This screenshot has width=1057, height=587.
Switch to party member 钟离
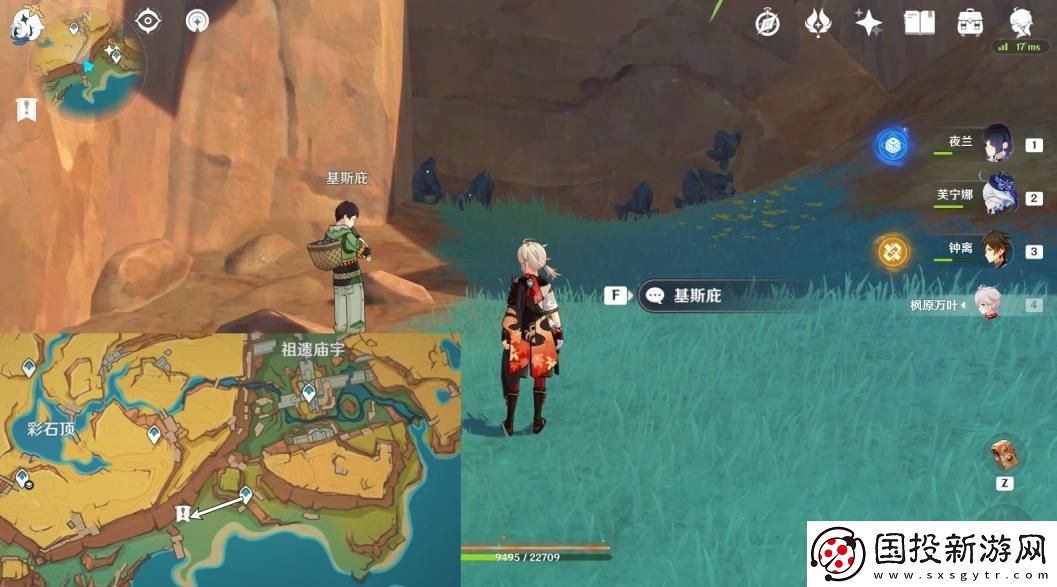tap(997, 250)
